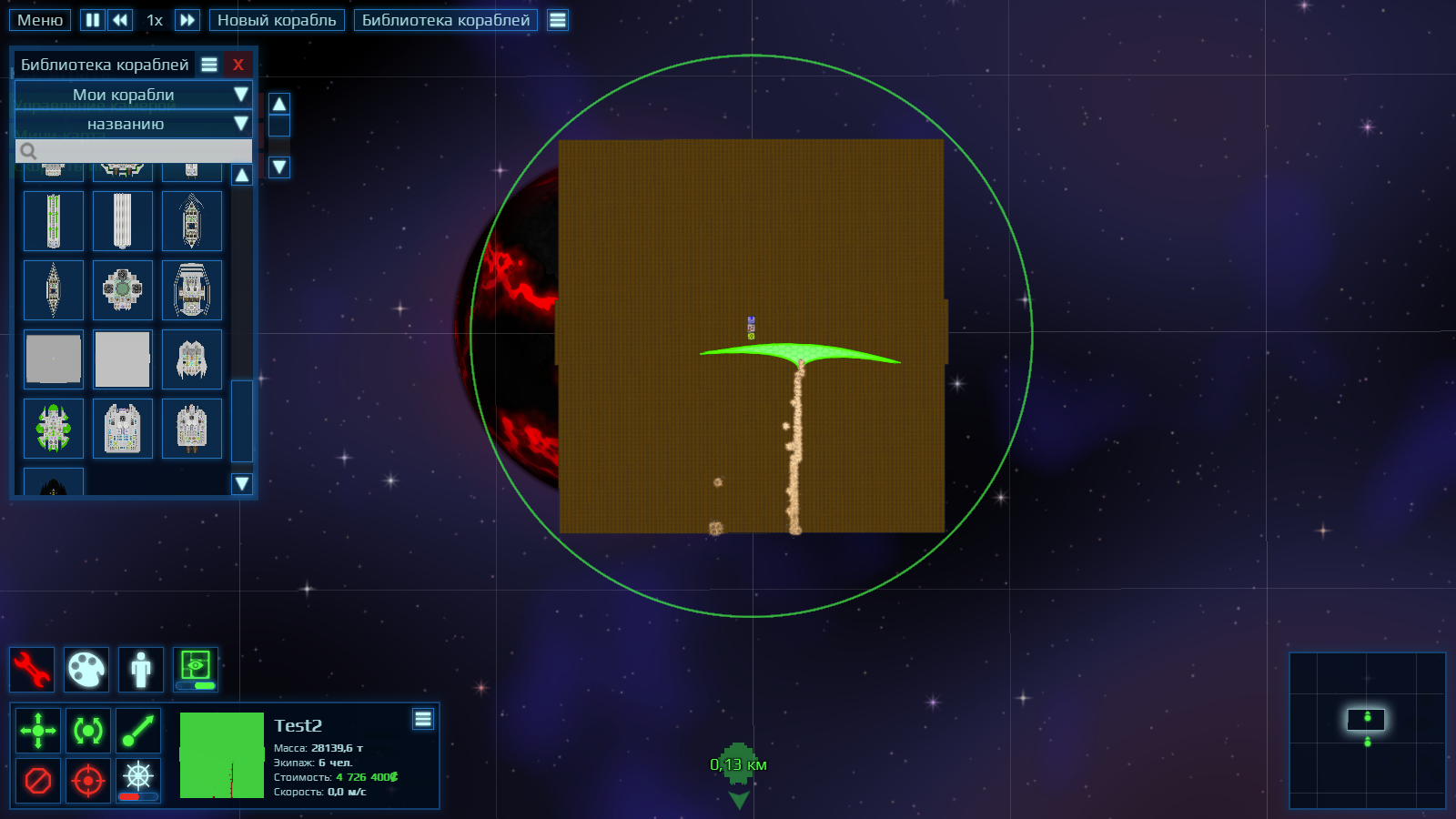Click the minimap in the corner
The image size is (1456, 819).
[1367, 730]
